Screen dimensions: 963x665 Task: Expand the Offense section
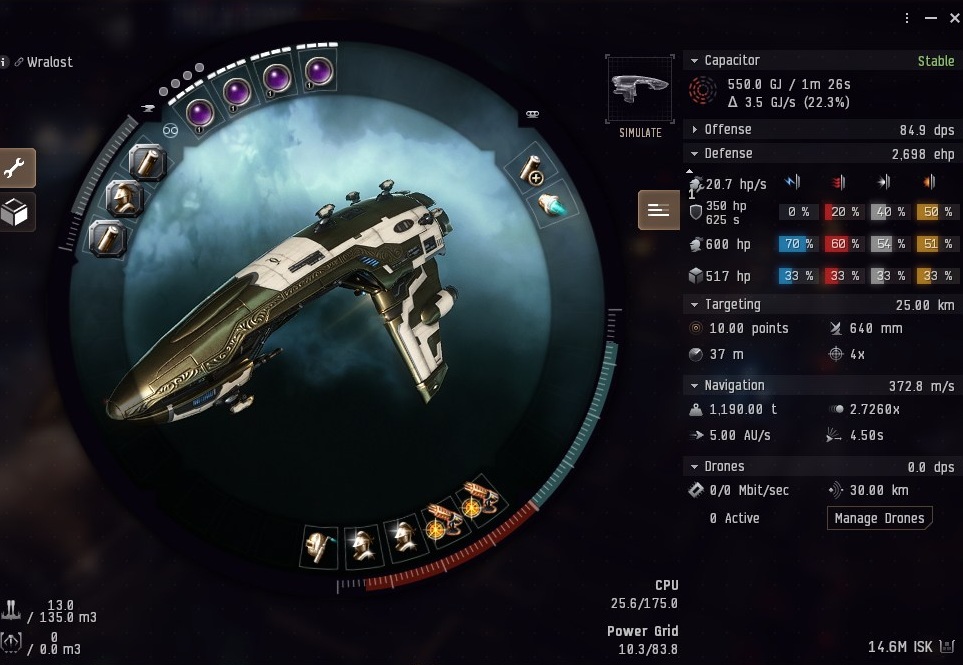point(695,130)
